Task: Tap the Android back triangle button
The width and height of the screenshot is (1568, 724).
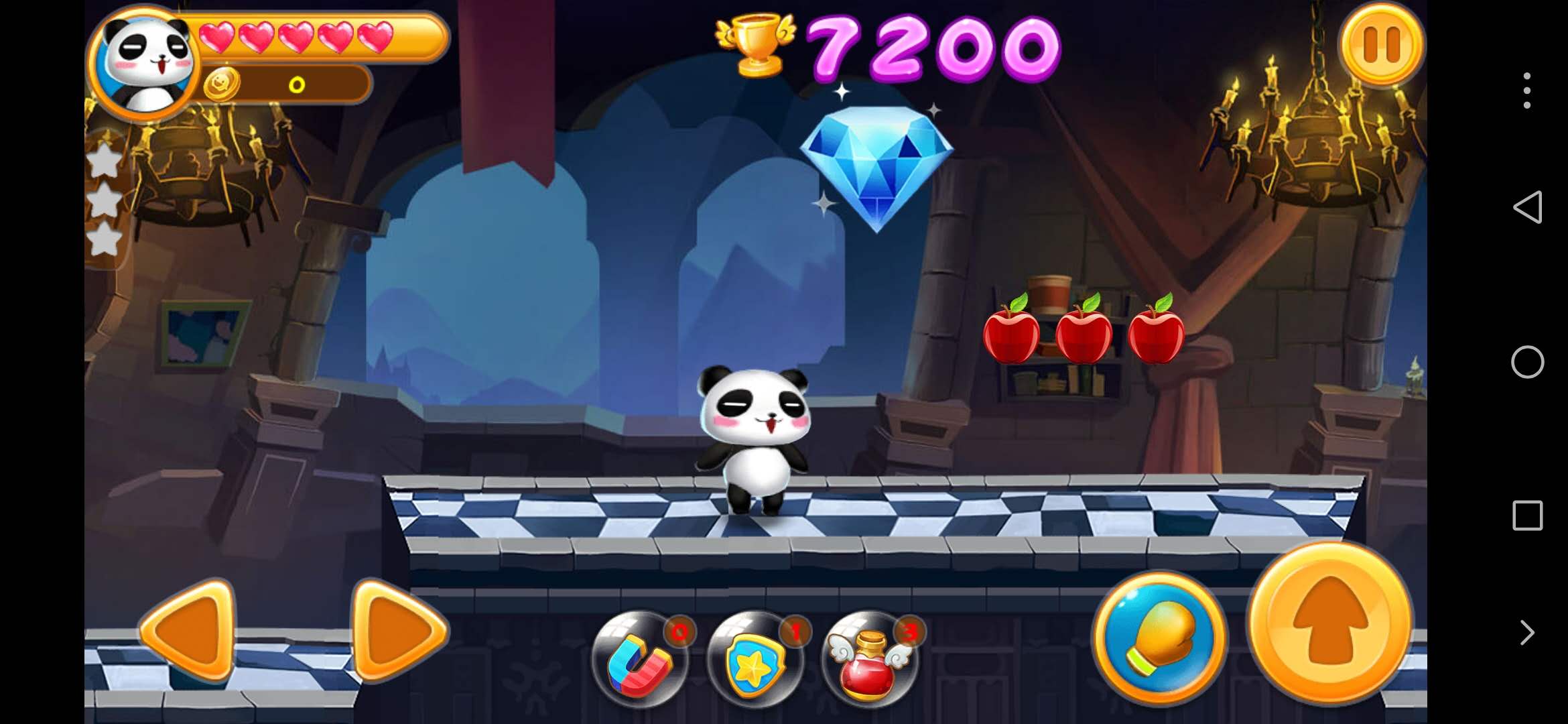Action: tap(1527, 207)
